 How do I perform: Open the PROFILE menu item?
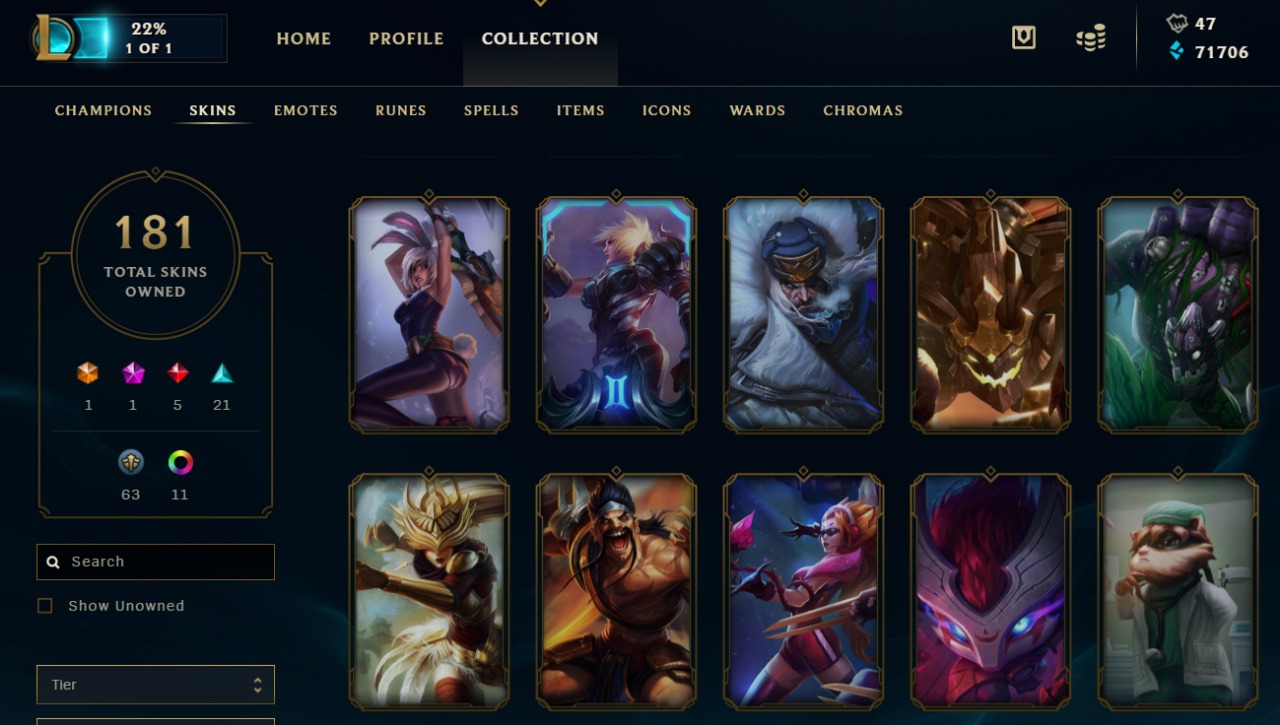coord(406,38)
